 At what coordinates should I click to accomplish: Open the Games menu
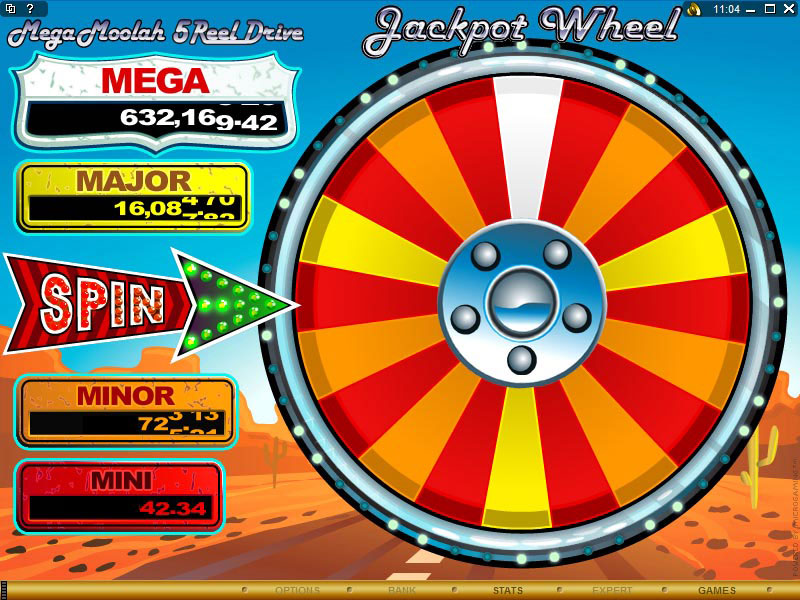tap(717, 591)
